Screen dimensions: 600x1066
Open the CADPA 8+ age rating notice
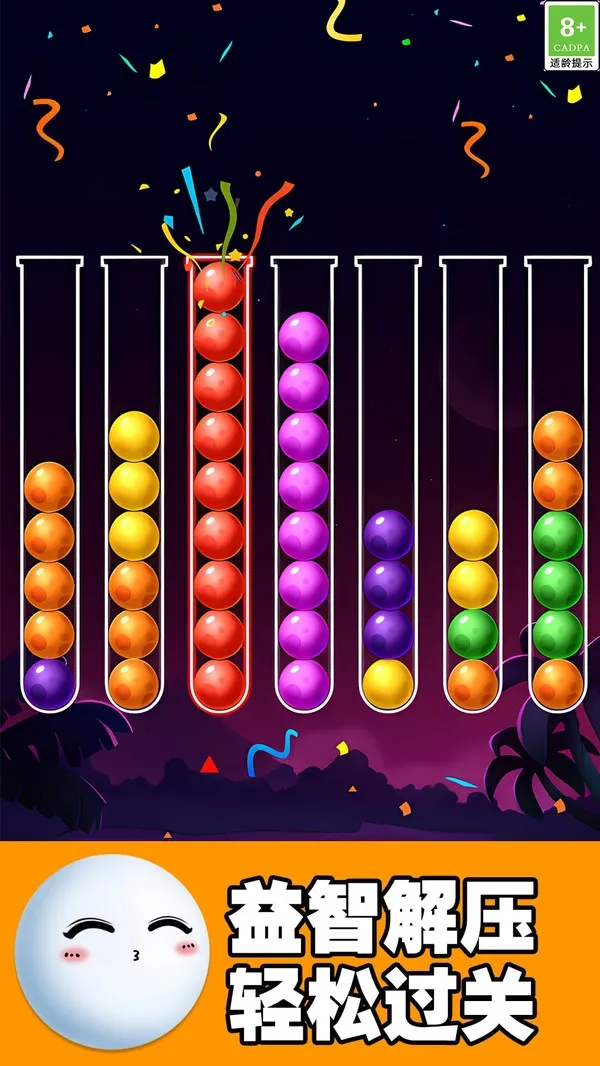pyautogui.click(x=572, y=35)
